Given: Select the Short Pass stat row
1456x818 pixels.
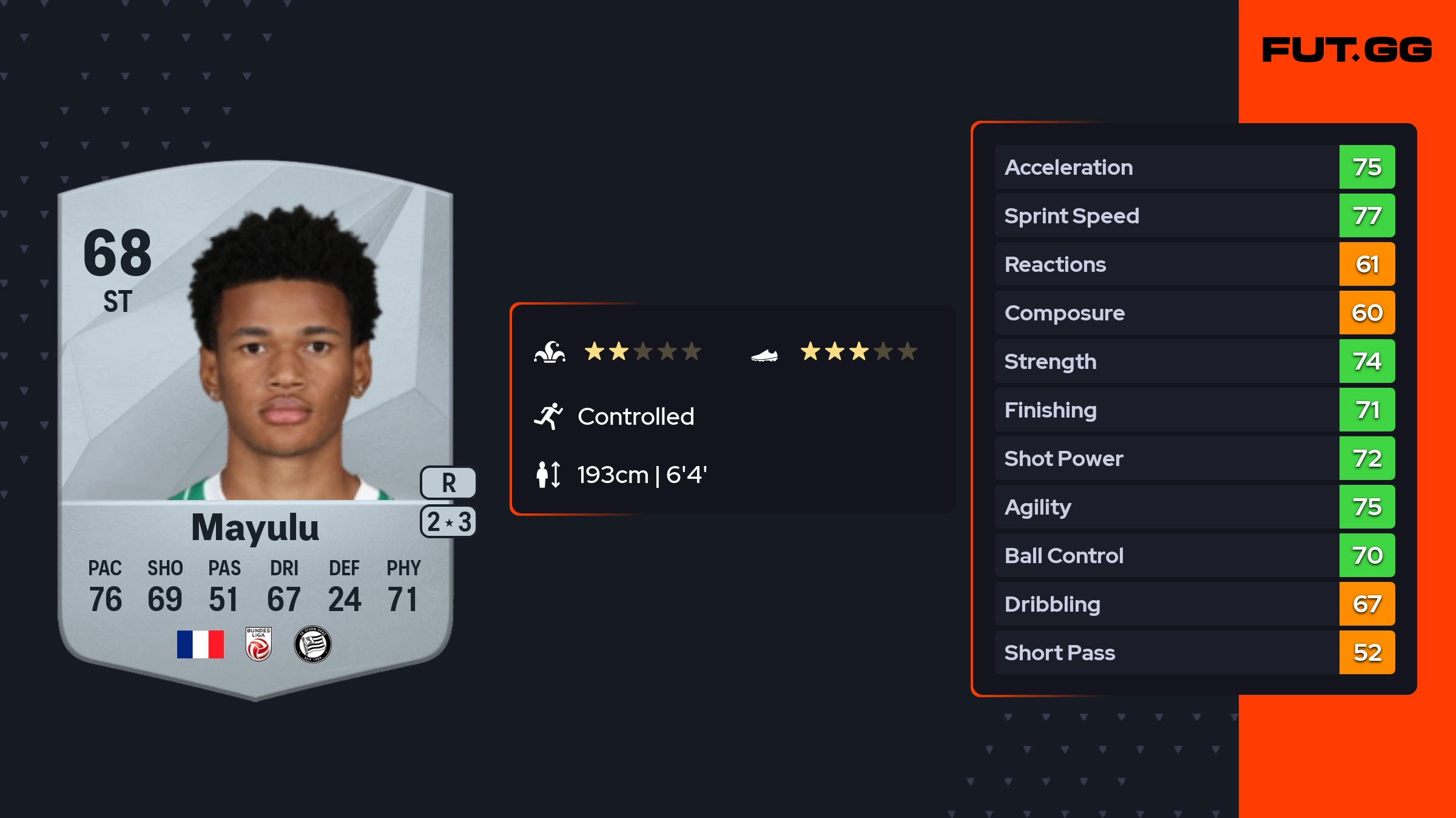Looking at the screenshot, I should pos(1194,652).
